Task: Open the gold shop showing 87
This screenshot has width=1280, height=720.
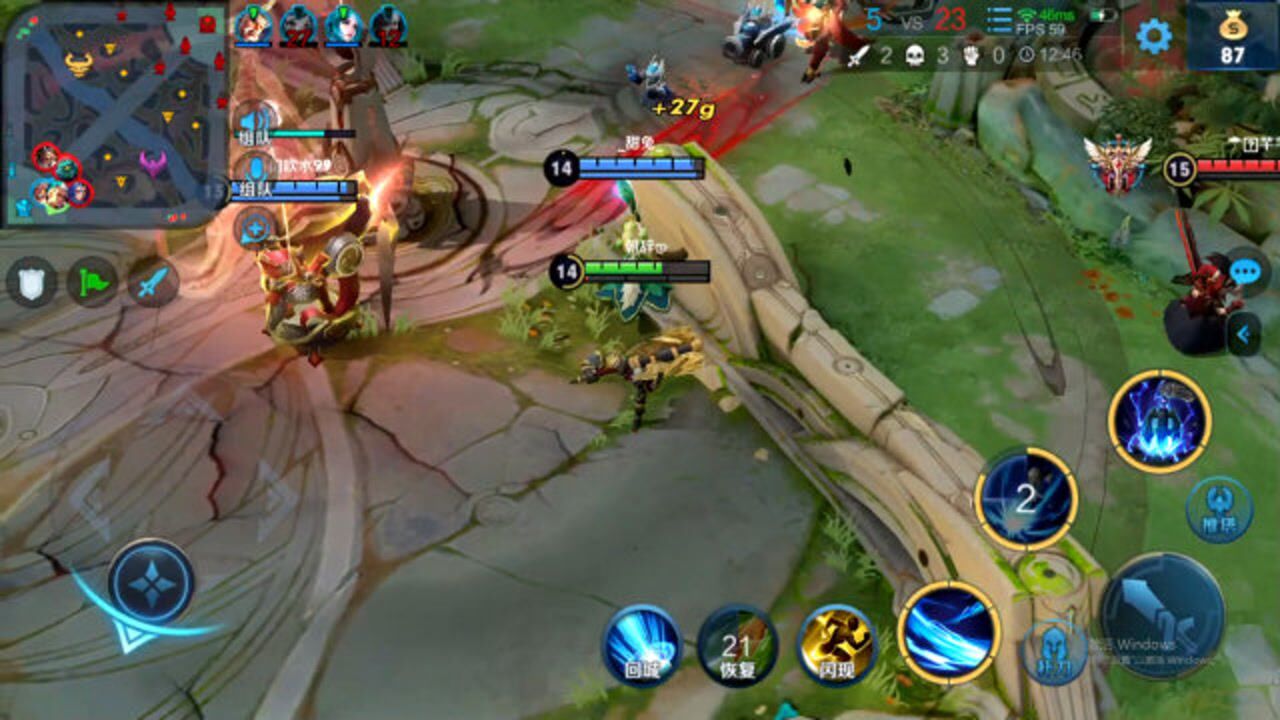Action: (x=1232, y=36)
